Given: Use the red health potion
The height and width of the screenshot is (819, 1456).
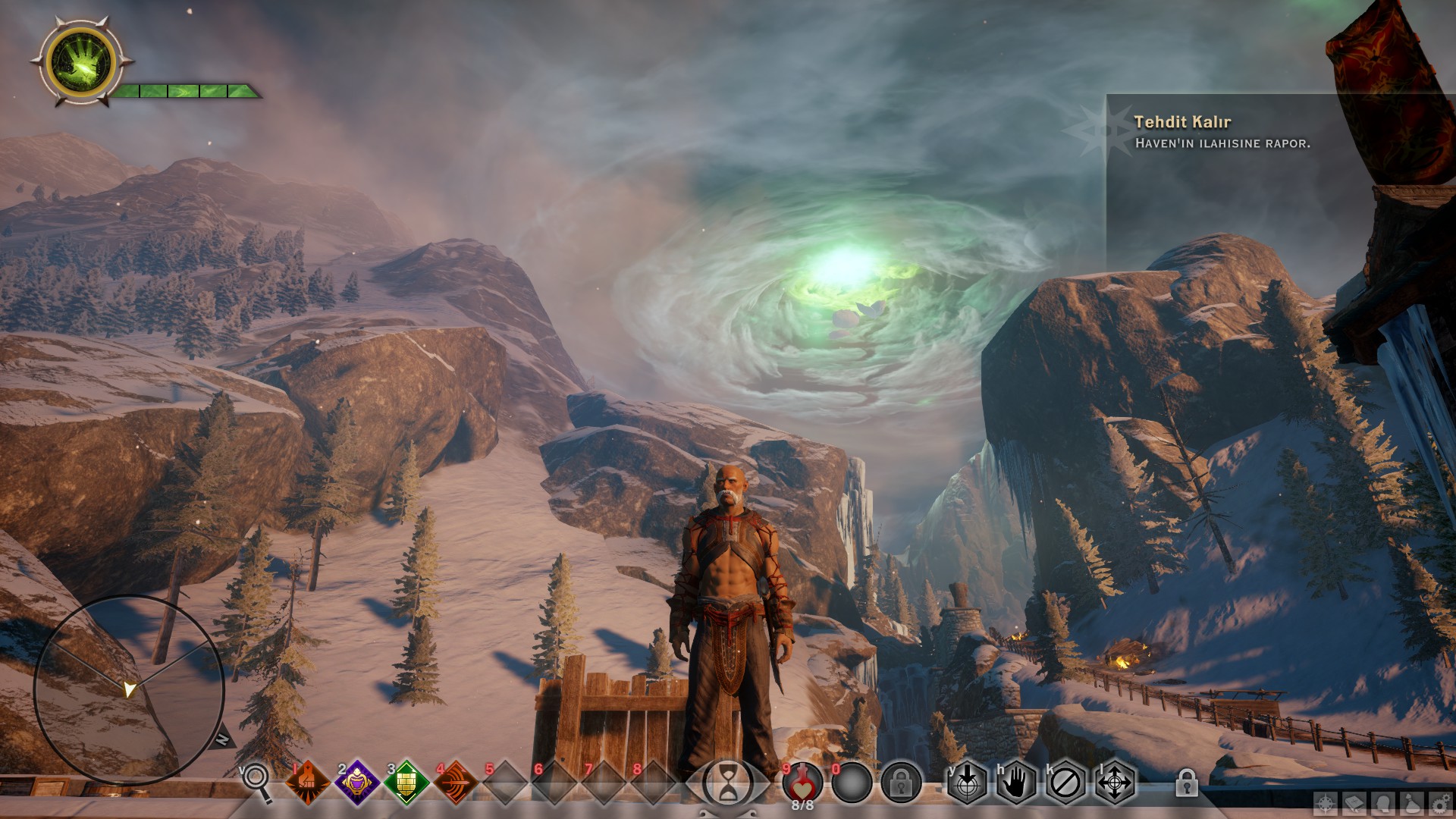Looking at the screenshot, I should pyautogui.click(x=802, y=781).
